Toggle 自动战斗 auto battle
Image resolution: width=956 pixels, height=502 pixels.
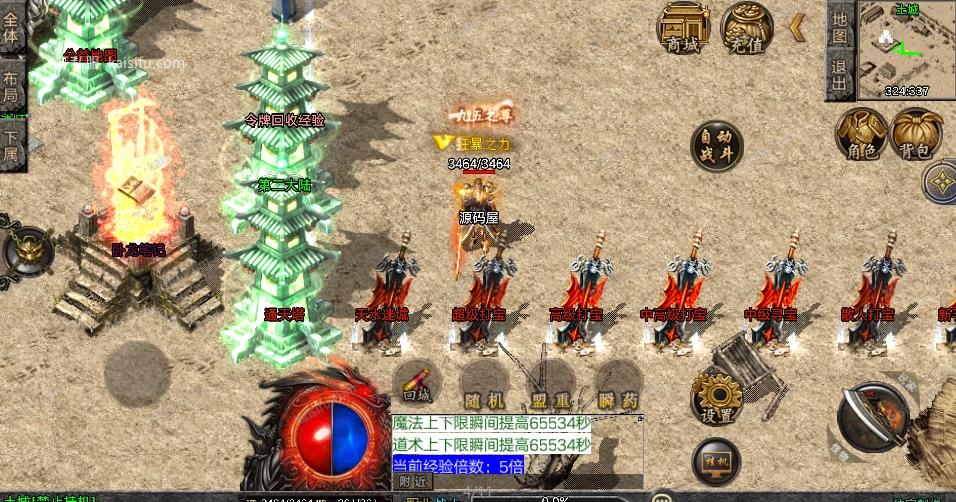(x=717, y=146)
